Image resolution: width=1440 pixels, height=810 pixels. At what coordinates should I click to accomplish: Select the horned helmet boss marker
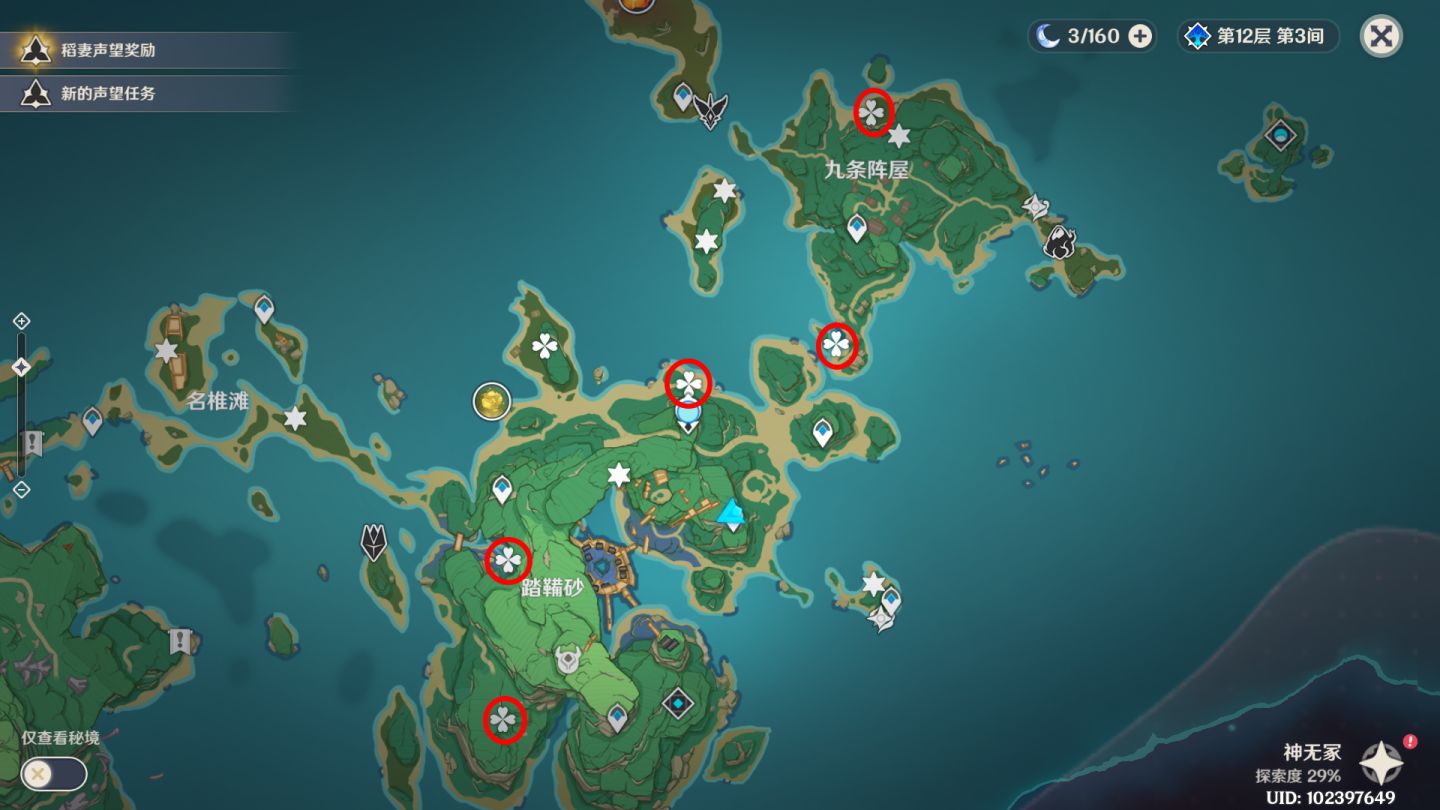(x=568, y=660)
